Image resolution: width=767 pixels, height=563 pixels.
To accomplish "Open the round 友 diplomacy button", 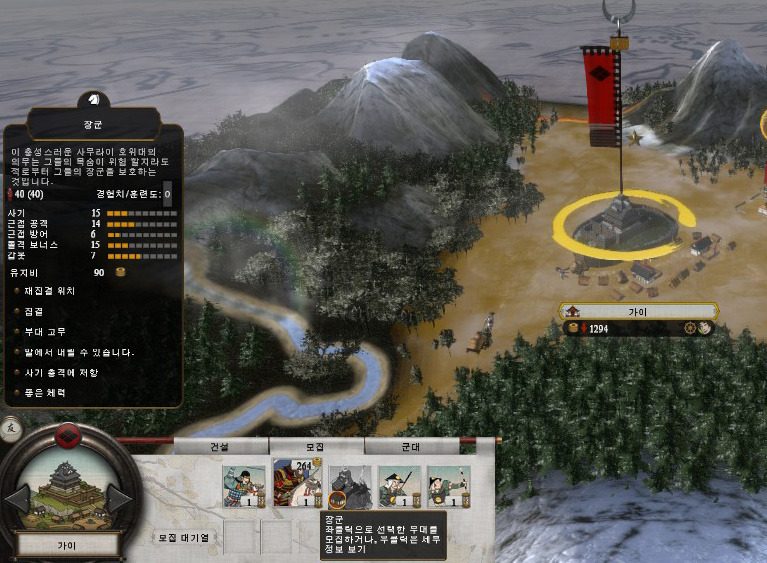I will [9, 426].
